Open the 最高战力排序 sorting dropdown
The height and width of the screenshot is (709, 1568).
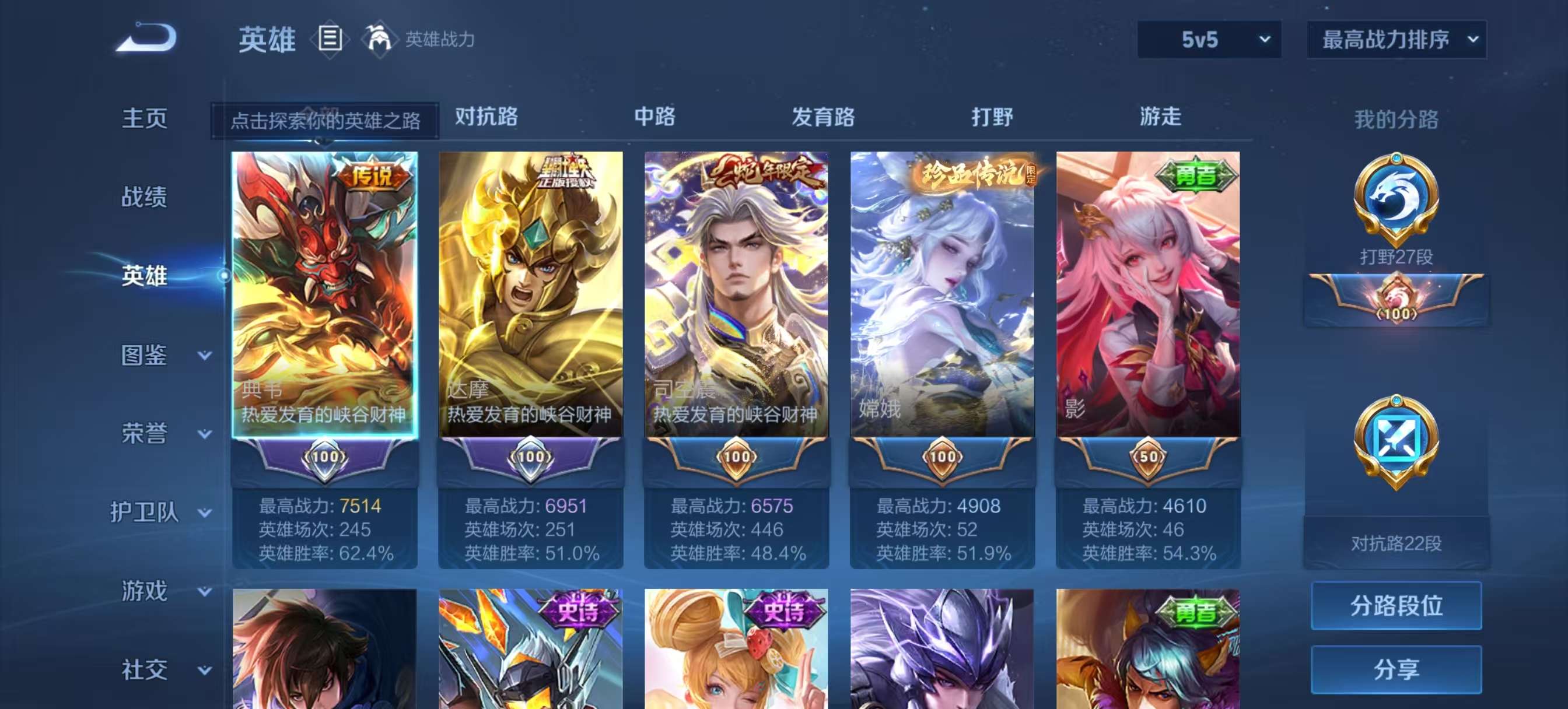point(1396,38)
